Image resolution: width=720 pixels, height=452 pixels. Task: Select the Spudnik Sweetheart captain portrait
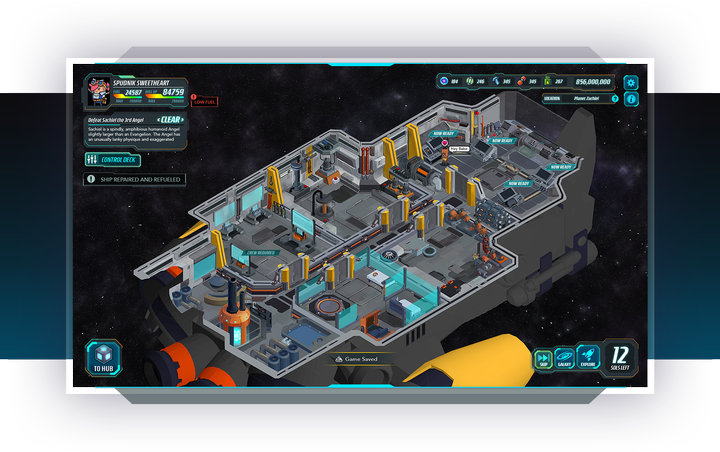[x=98, y=90]
